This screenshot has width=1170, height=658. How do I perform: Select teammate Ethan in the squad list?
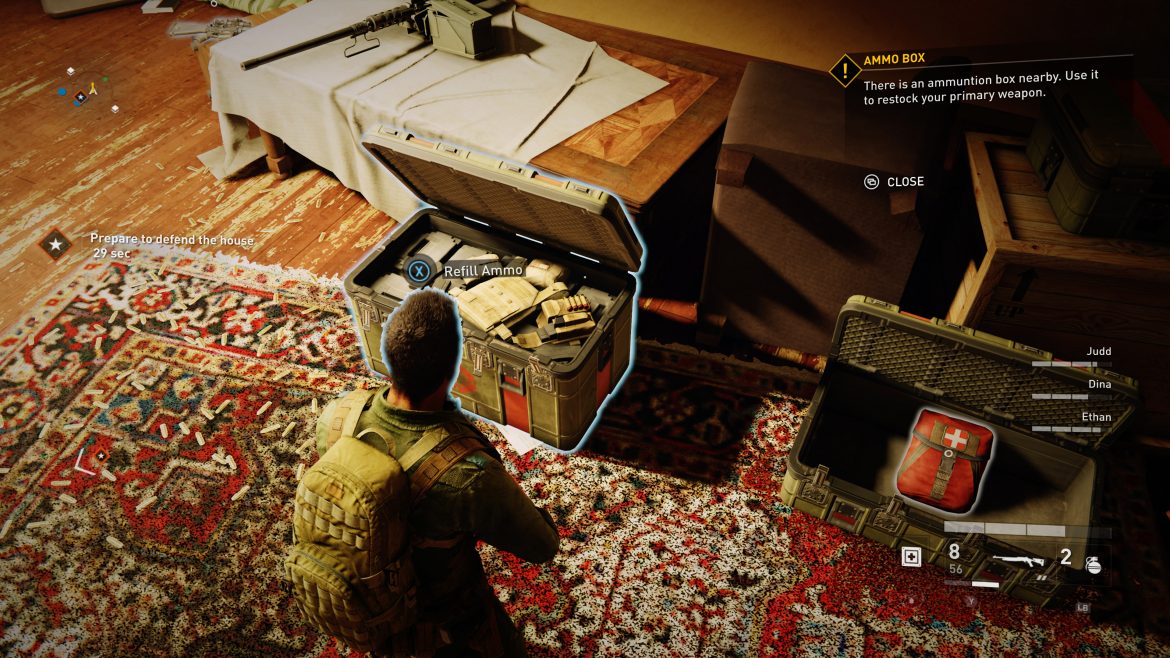[1096, 417]
